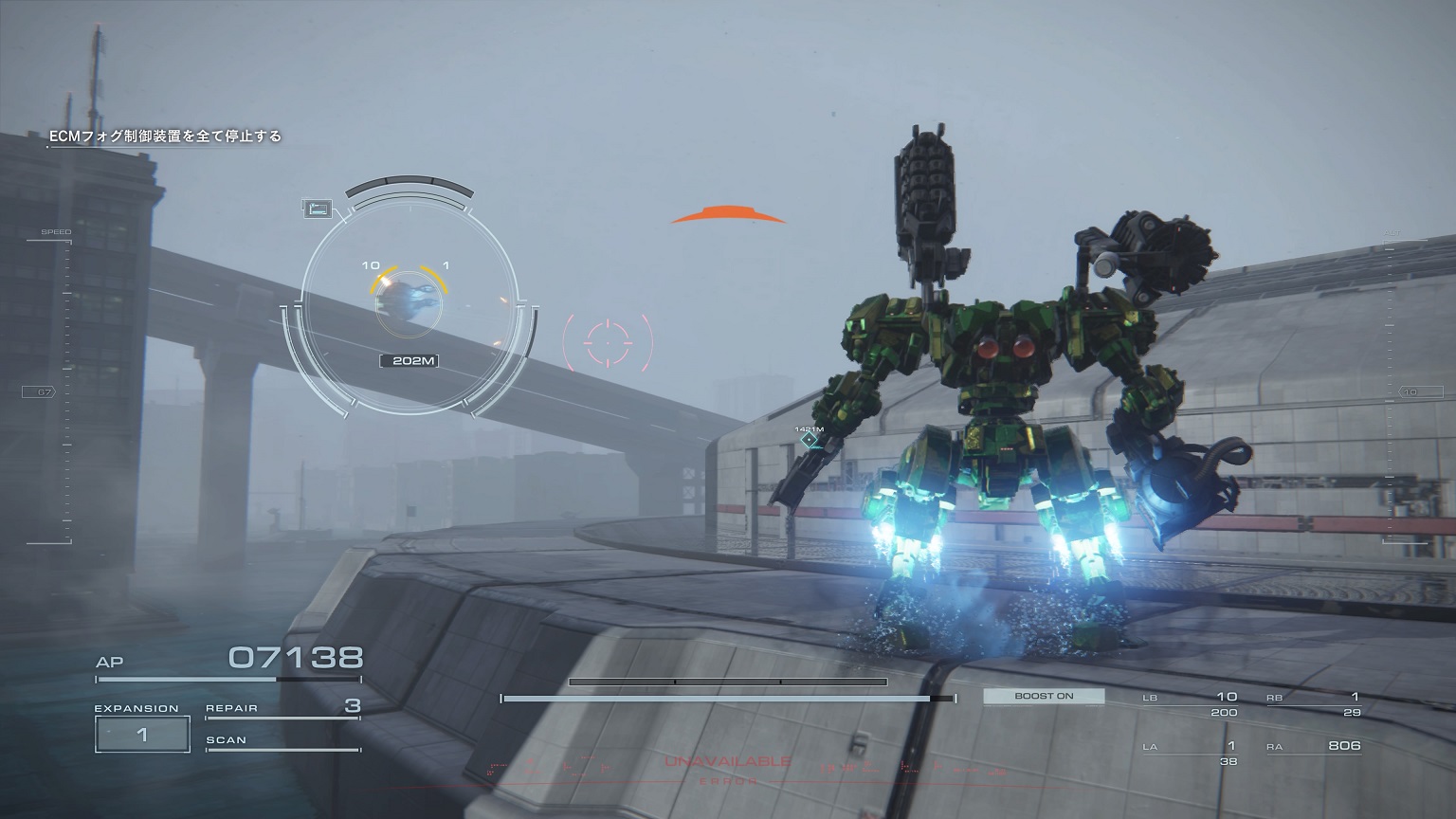1456x819 pixels.
Task: Click the BOOST ON indicator
Action: pos(1044,697)
